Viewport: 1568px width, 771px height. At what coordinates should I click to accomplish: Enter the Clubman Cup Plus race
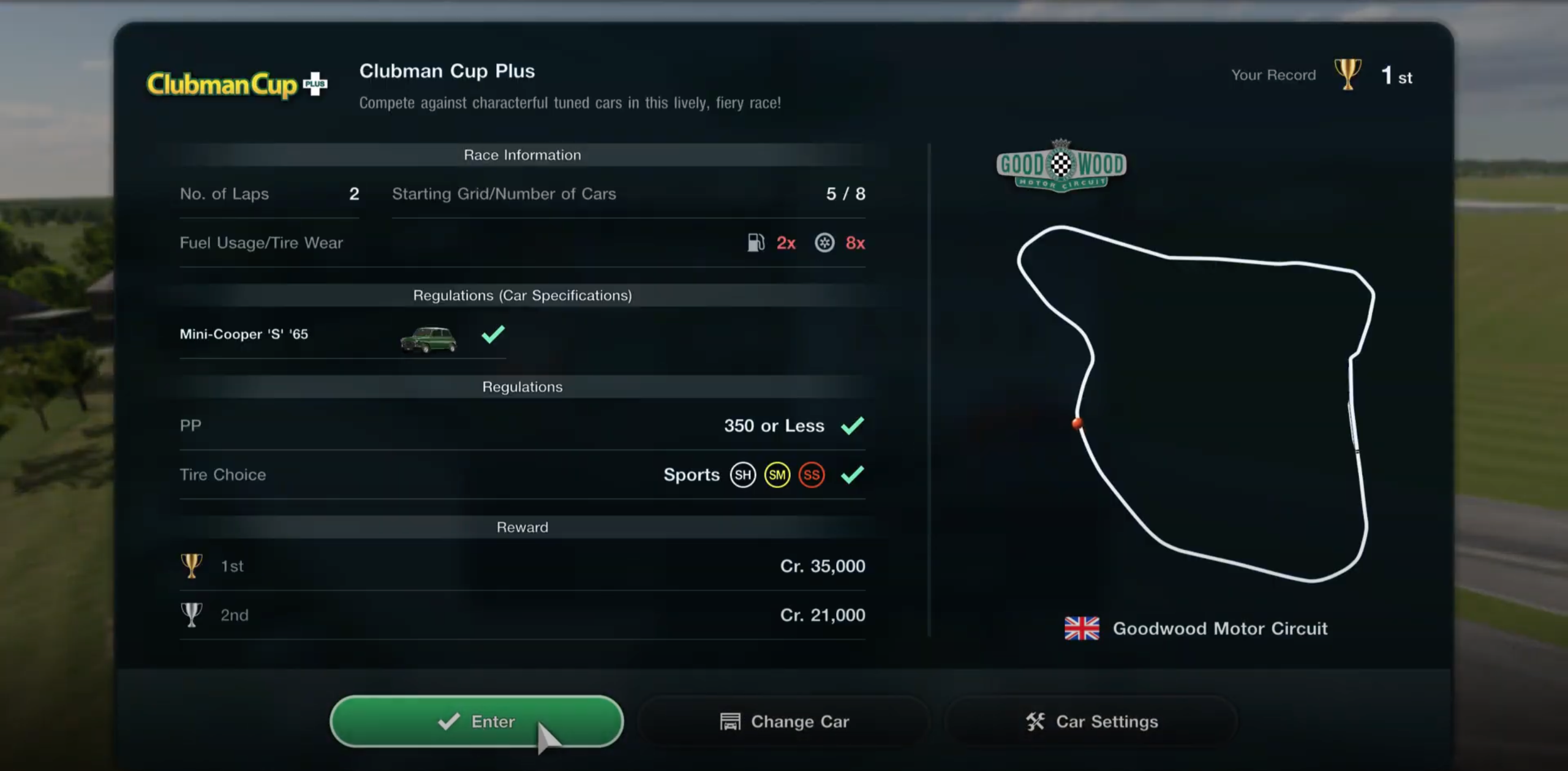(x=476, y=721)
